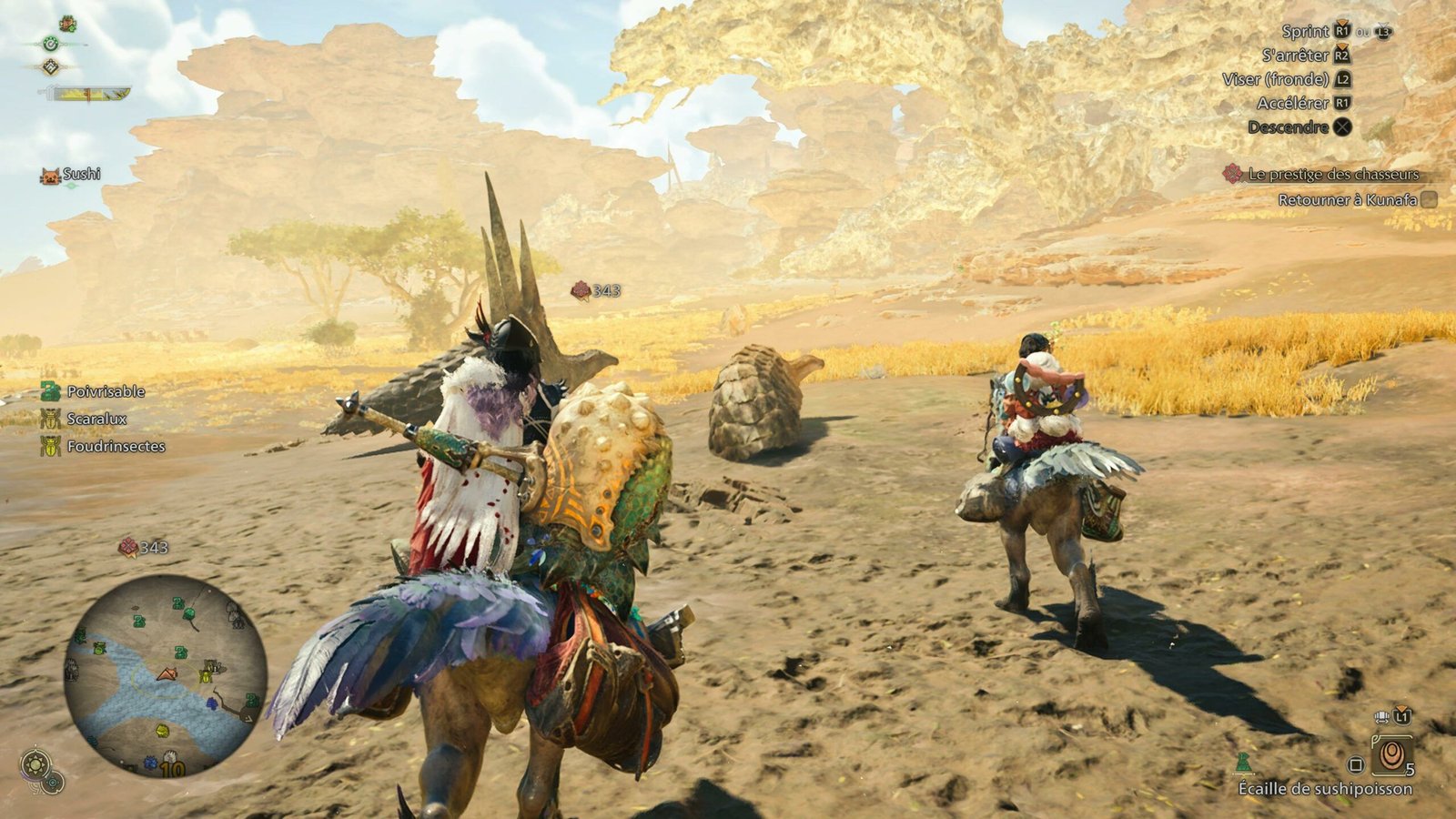Click the green meal buff status icon
The height and width of the screenshot is (819, 1456).
click(67, 24)
